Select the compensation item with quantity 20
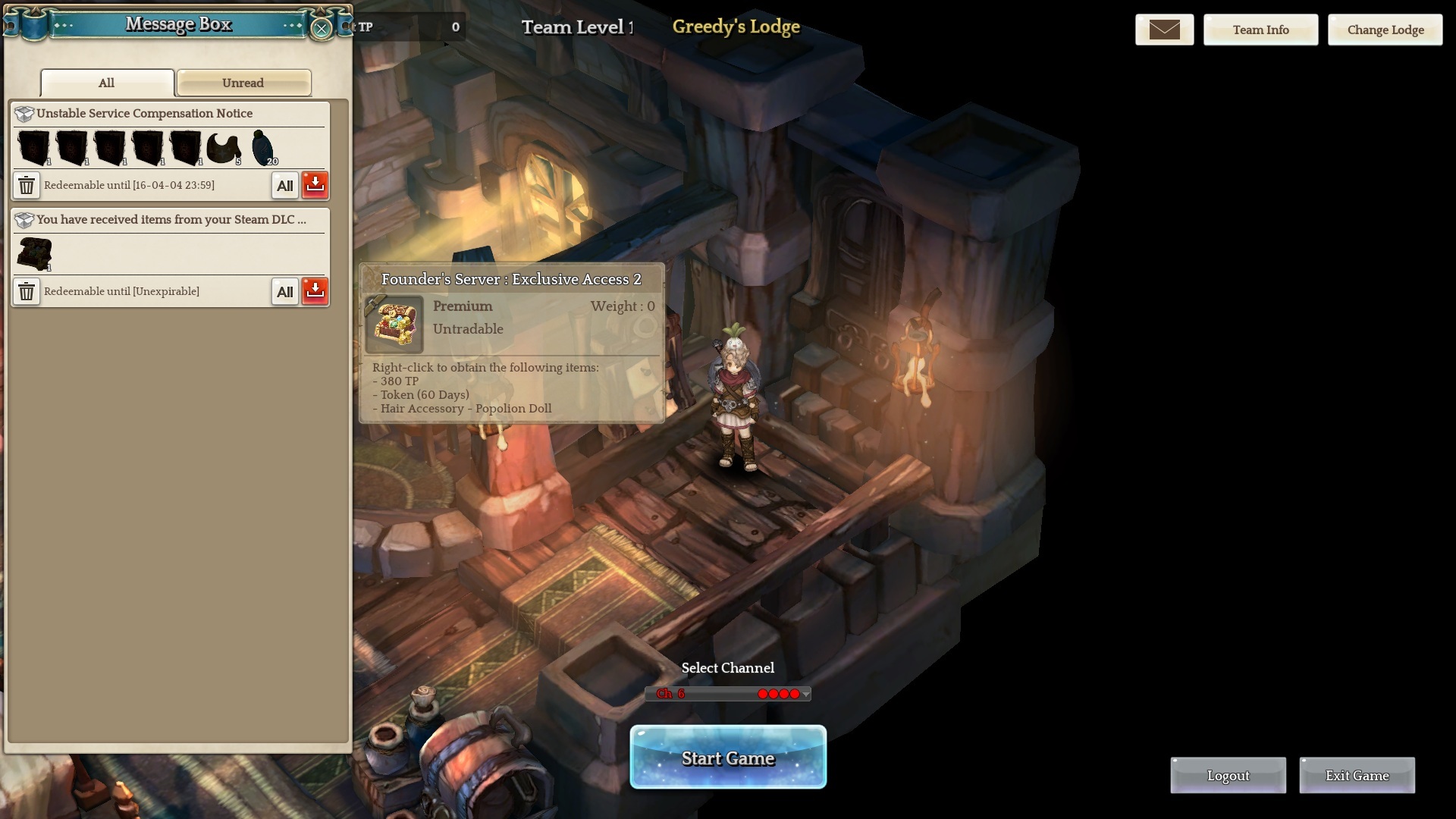Image resolution: width=1456 pixels, height=819 pixels. pyautogui.click(x=262, y=148)
